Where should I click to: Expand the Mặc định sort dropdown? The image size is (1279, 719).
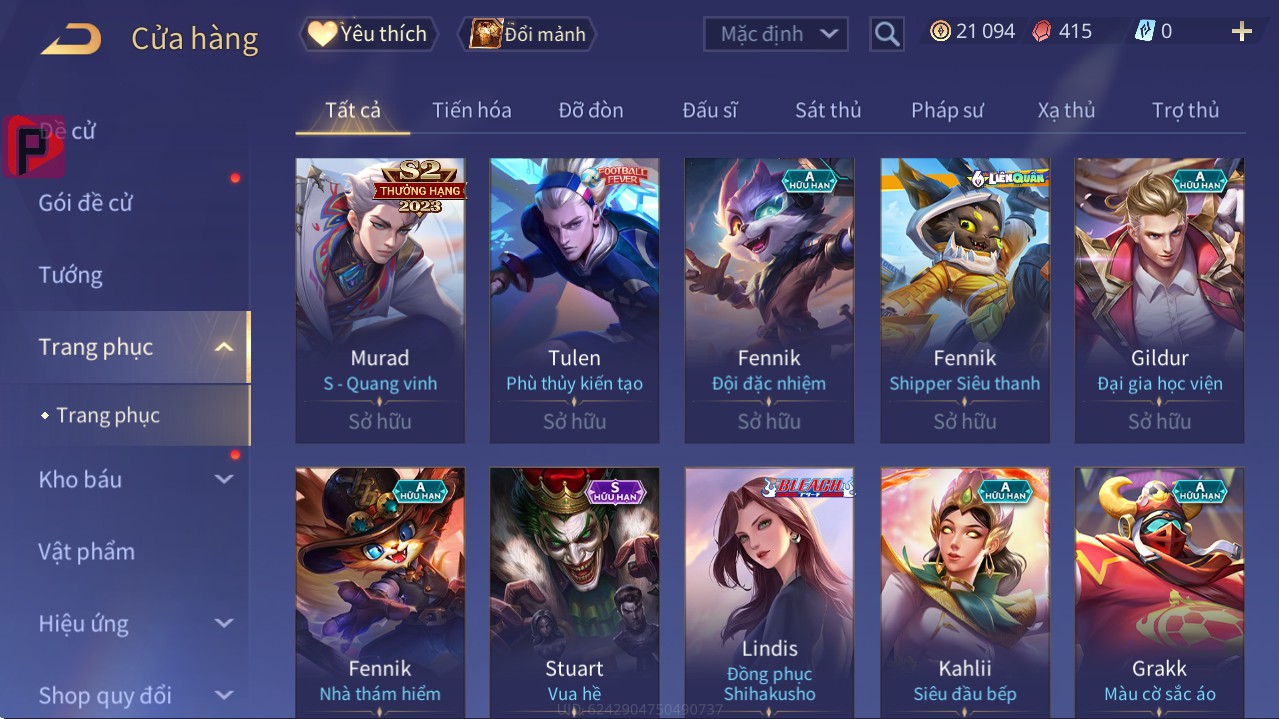776,34
